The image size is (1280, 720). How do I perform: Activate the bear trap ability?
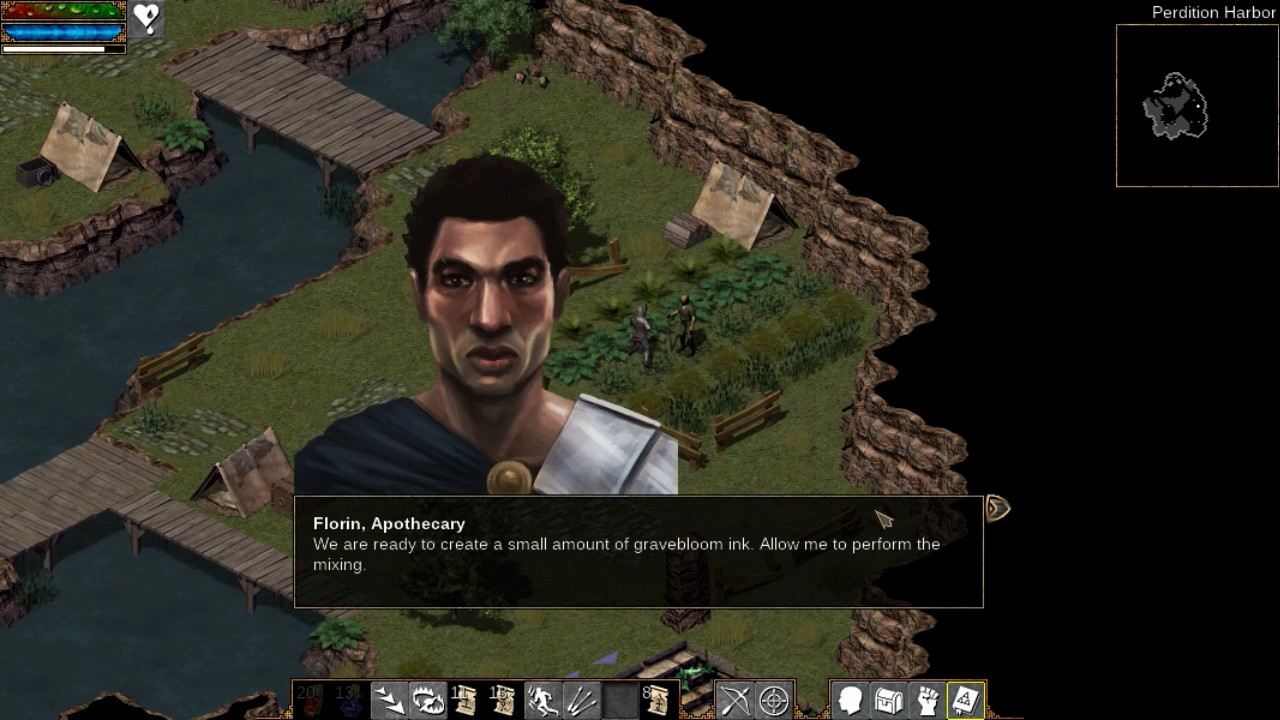[427, 700]
